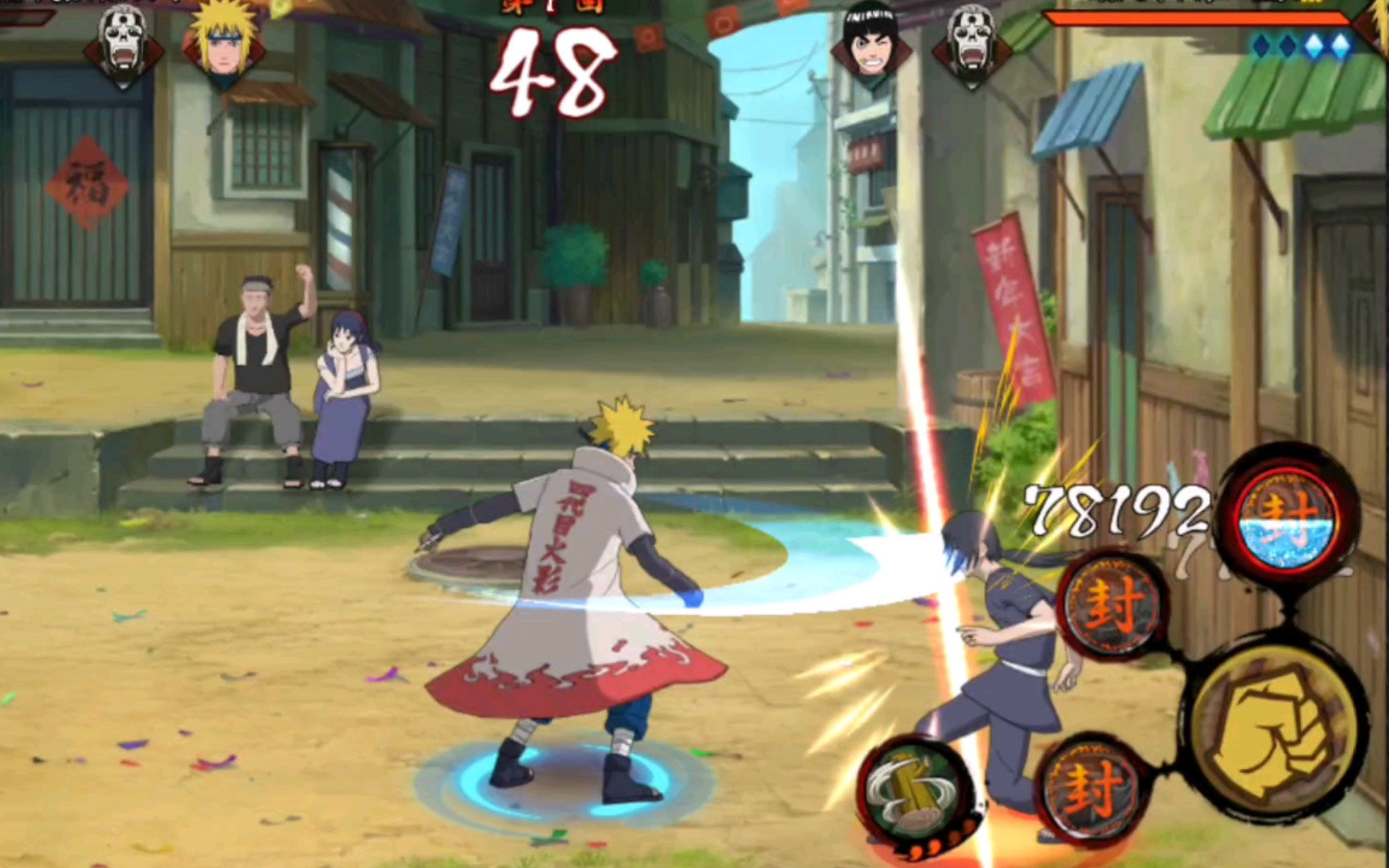Trigger the sealed ultimate with blue gauge
Image resolution: width=1389 pixels, height=868 pixels.
tap(1289, 517)
